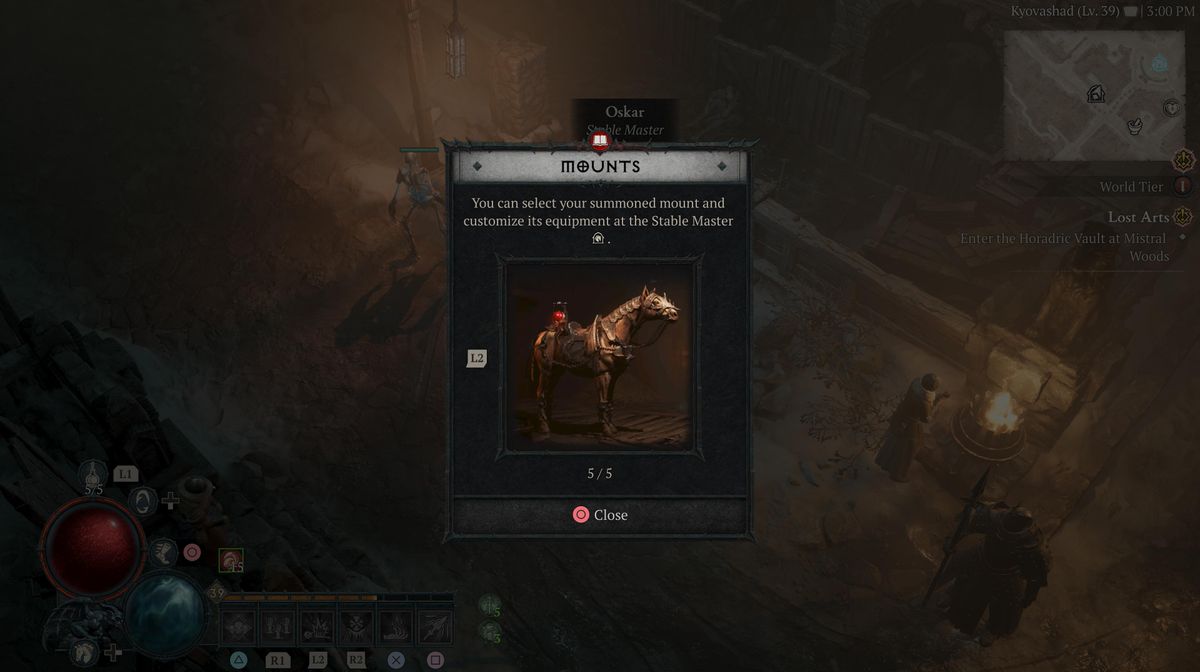
Task: Open the minimap of Kyovashad
Action: click(1093, 94)
